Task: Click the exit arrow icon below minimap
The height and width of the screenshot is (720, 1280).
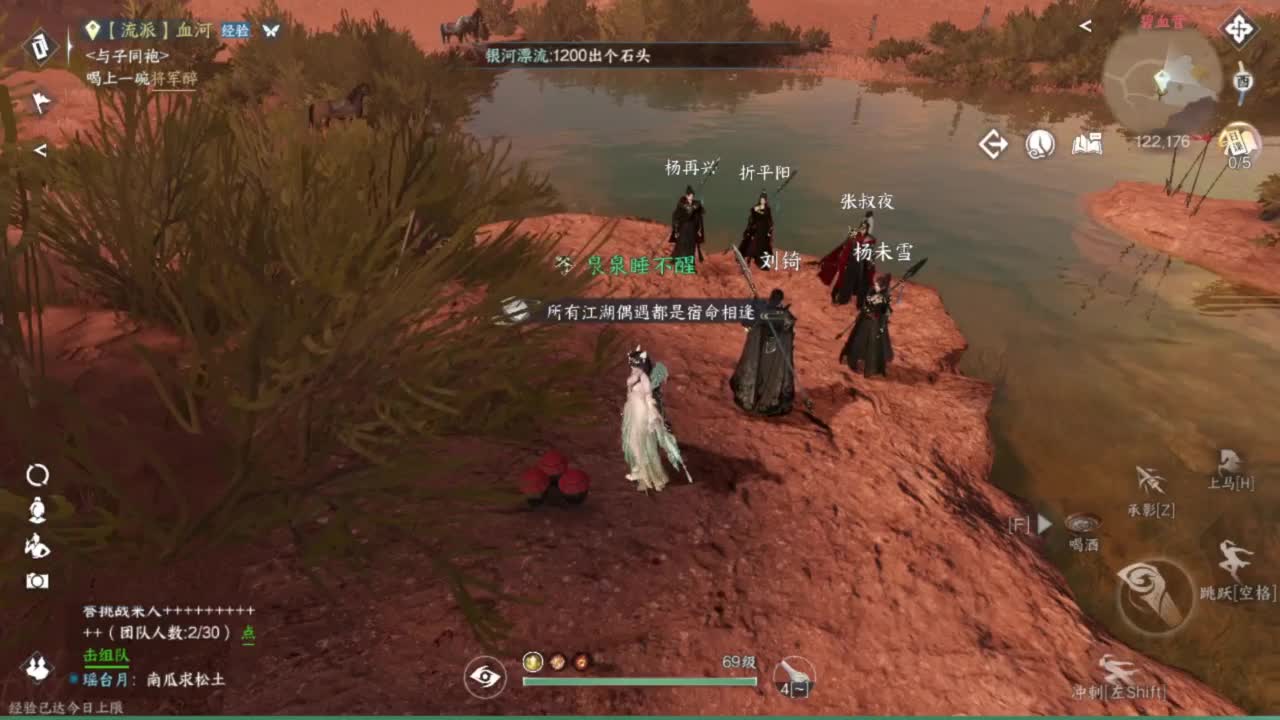Action: pos(994,145)
